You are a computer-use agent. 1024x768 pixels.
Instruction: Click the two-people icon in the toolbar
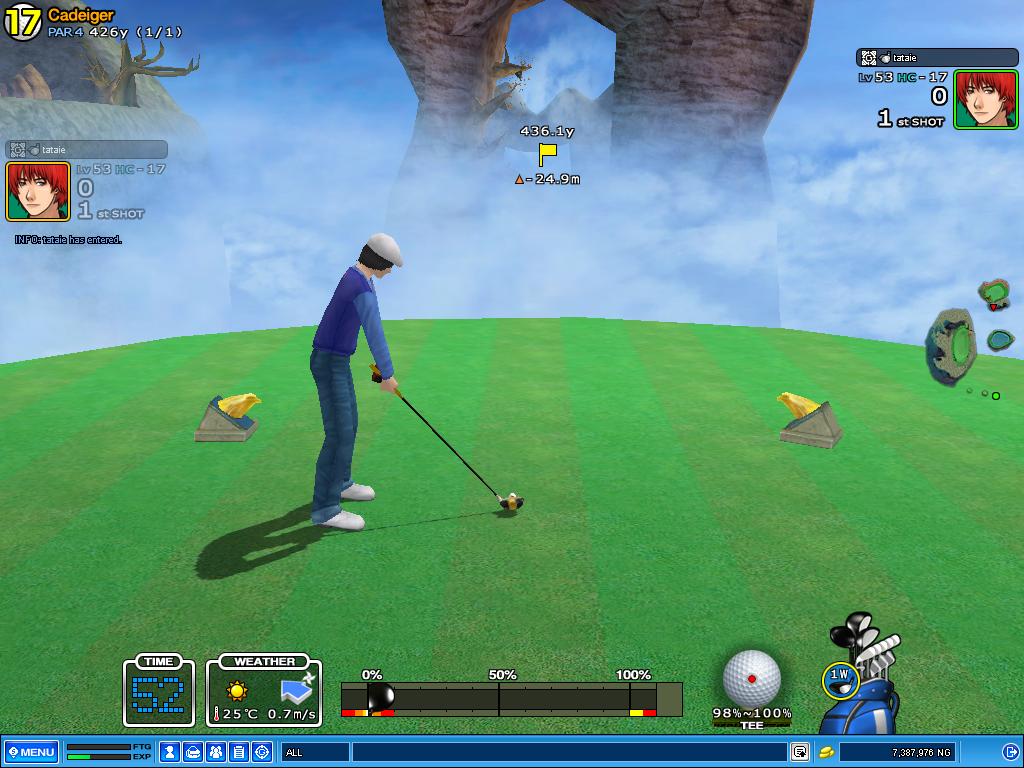click(x=216, y=752)
